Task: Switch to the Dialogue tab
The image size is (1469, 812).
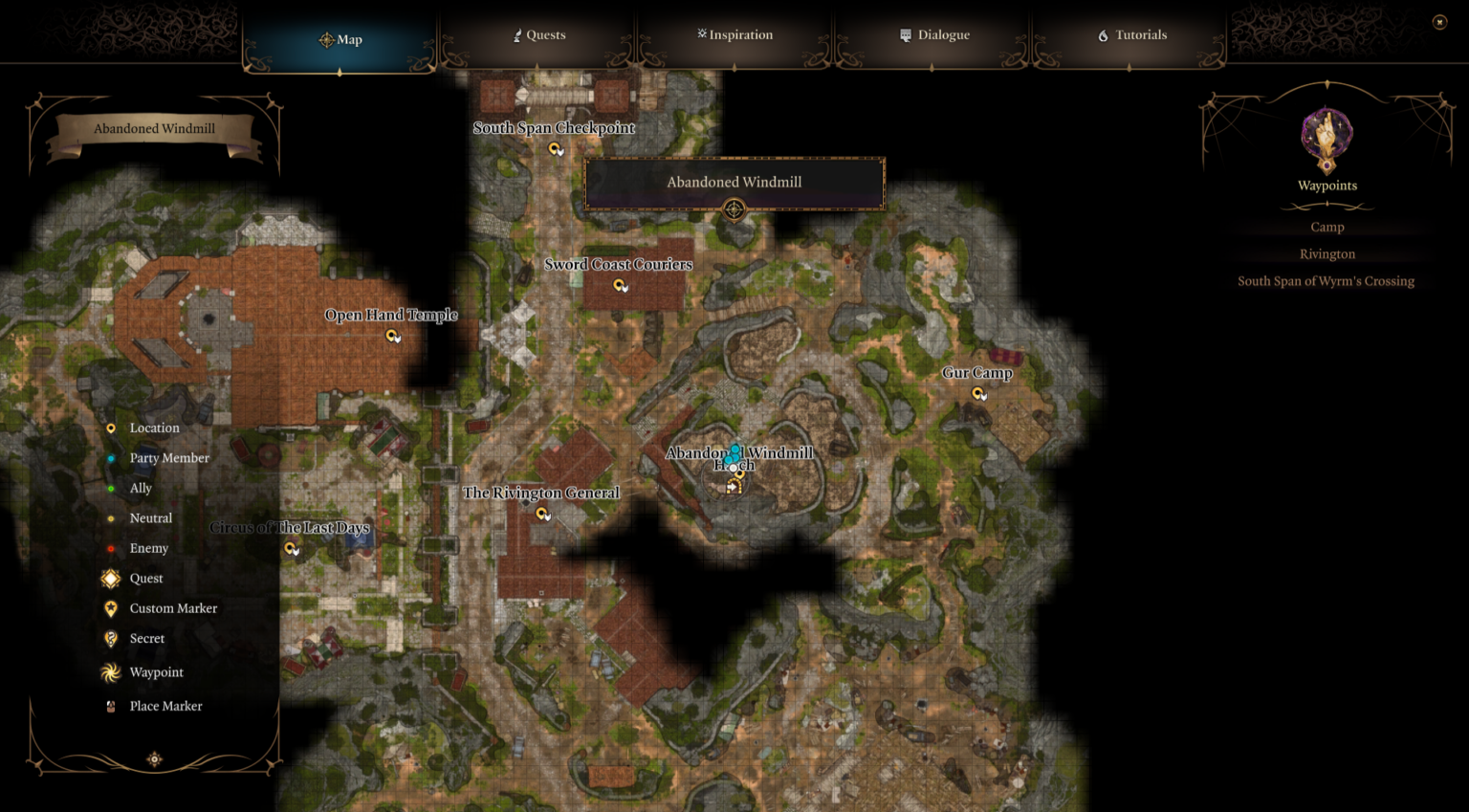Action: pyautogui.click(x=934, y=34)
